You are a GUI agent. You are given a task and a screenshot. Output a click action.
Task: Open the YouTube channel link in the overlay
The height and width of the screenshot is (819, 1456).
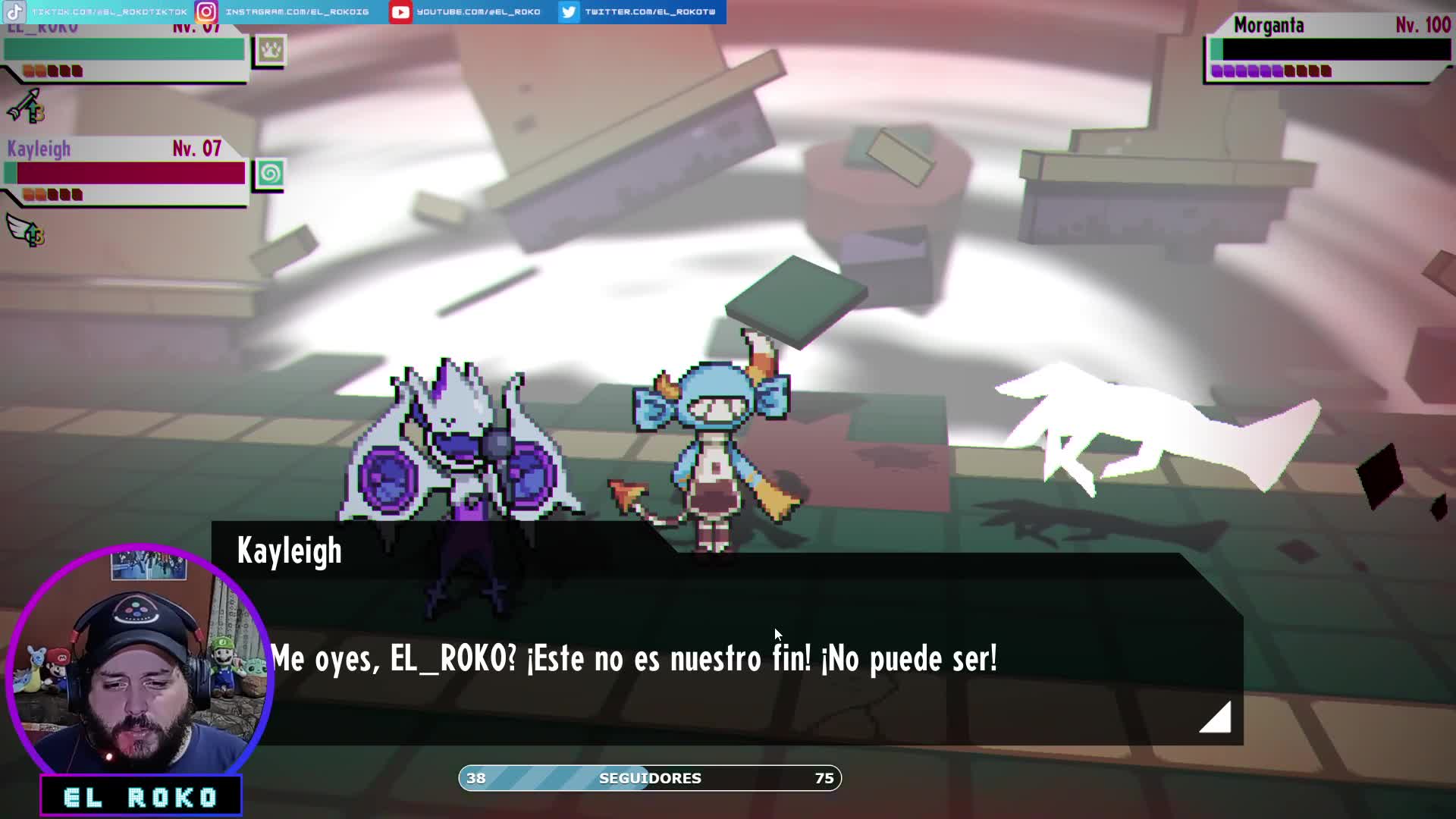pos(466,11)
